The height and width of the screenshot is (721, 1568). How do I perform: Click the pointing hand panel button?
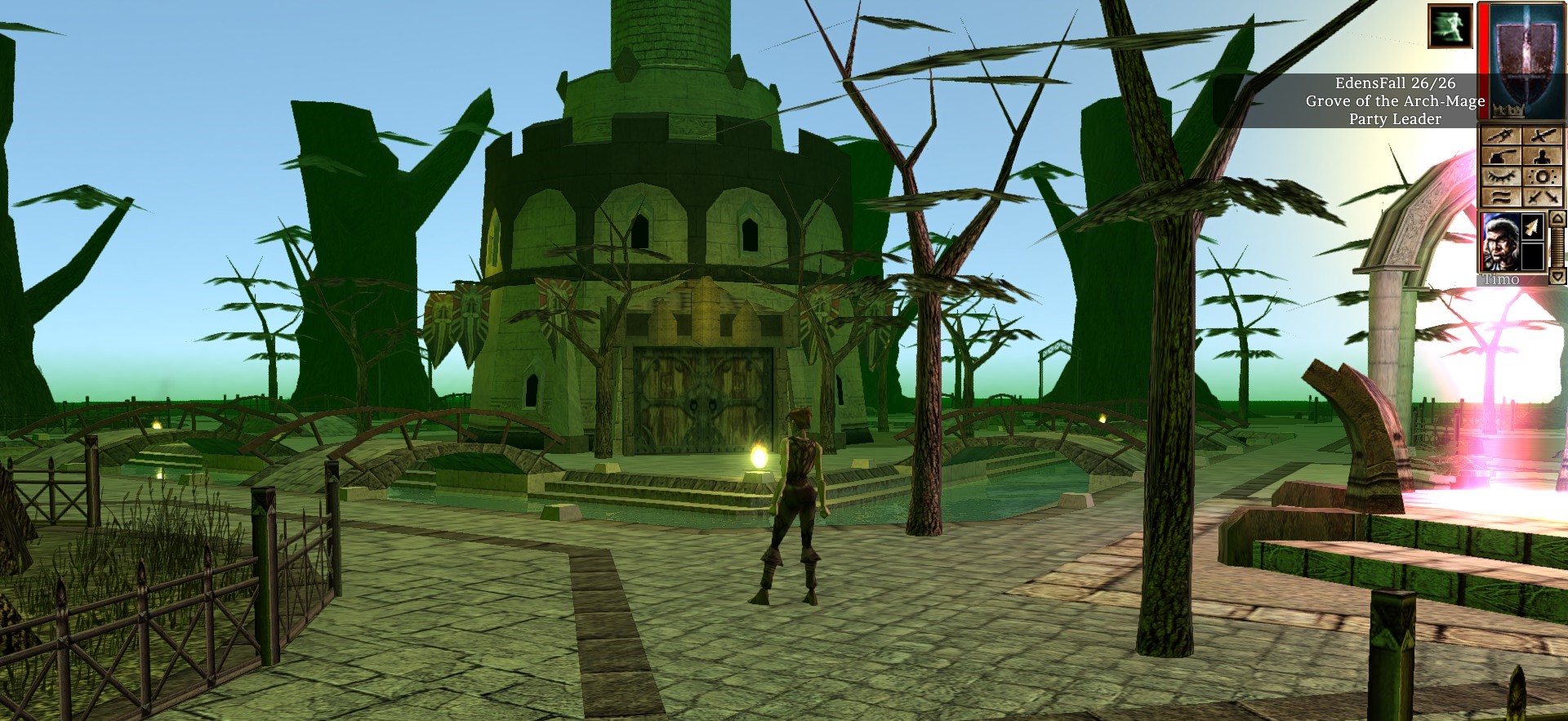pyautogui.click(x=1503, y=157)
